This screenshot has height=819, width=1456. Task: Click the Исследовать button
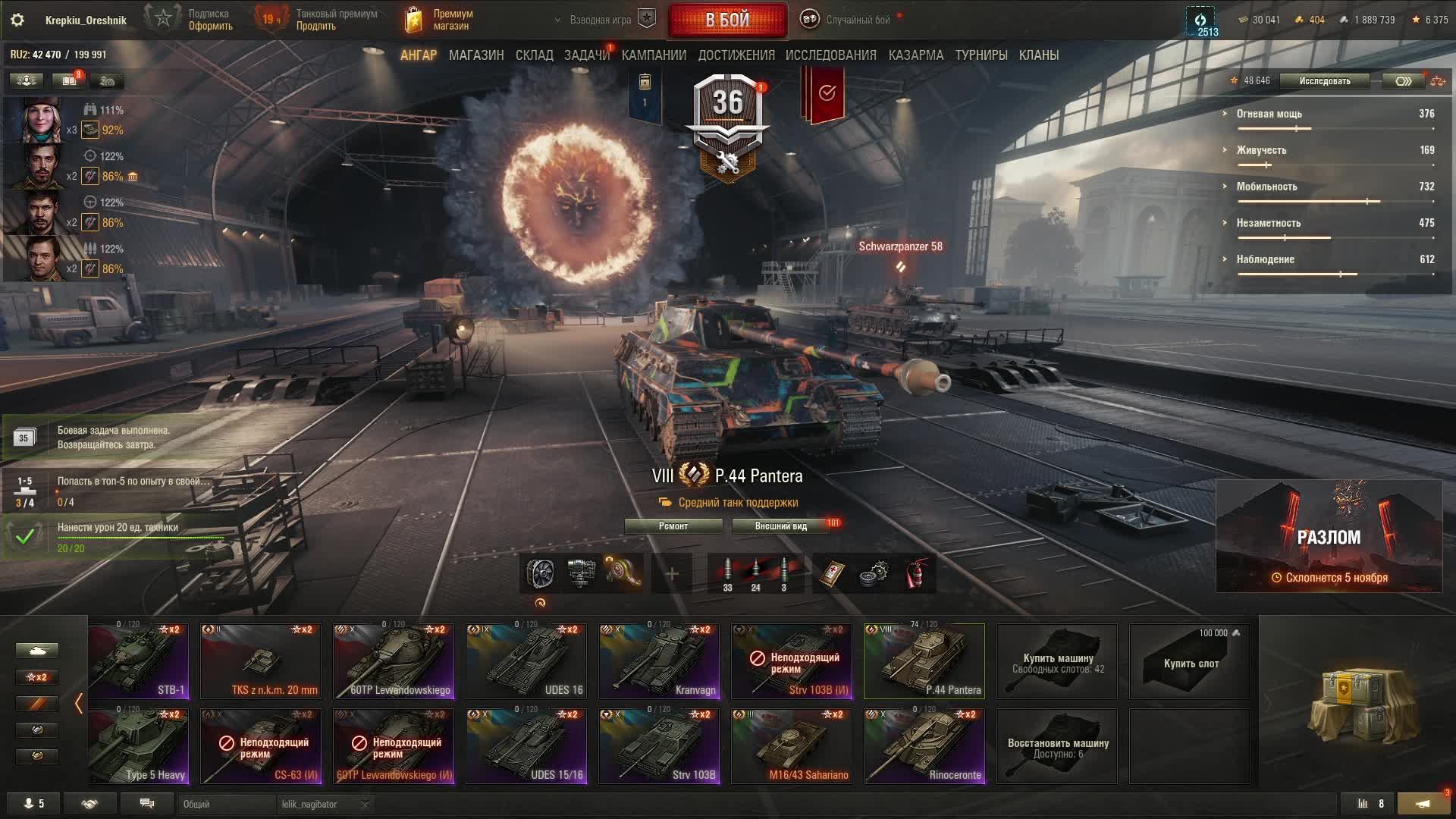(x=1324, y=81)
